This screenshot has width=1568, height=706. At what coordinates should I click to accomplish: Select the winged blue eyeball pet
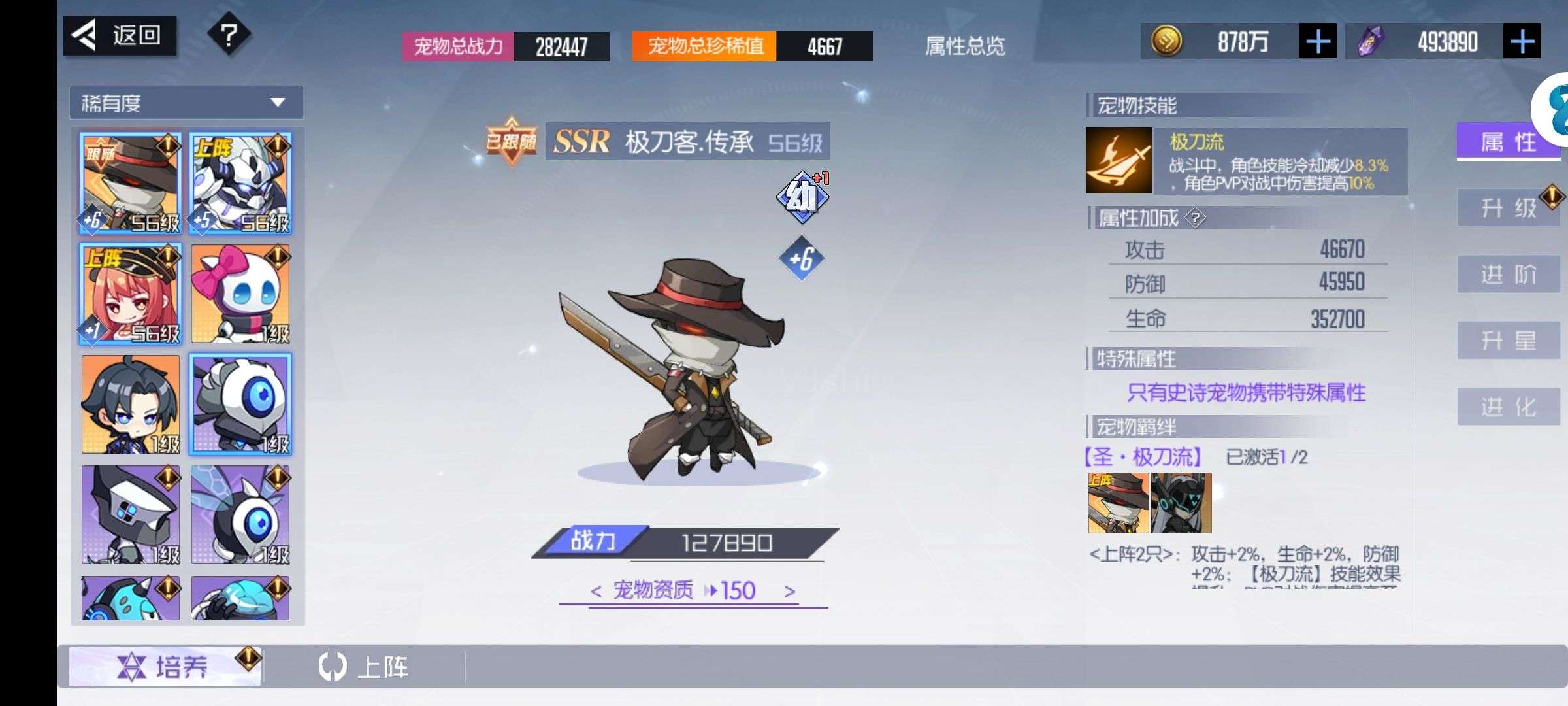240,514
